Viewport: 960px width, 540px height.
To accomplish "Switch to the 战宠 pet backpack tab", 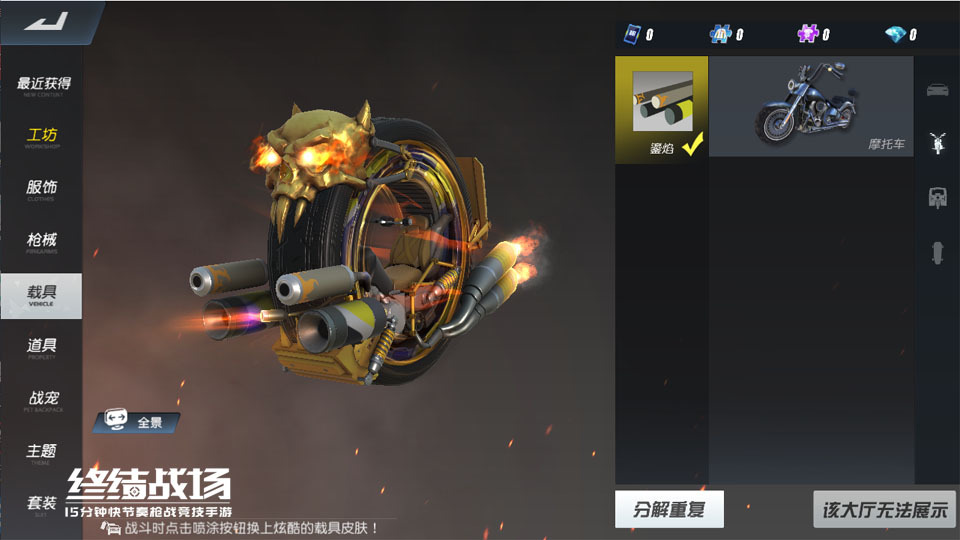I will 42,400.
